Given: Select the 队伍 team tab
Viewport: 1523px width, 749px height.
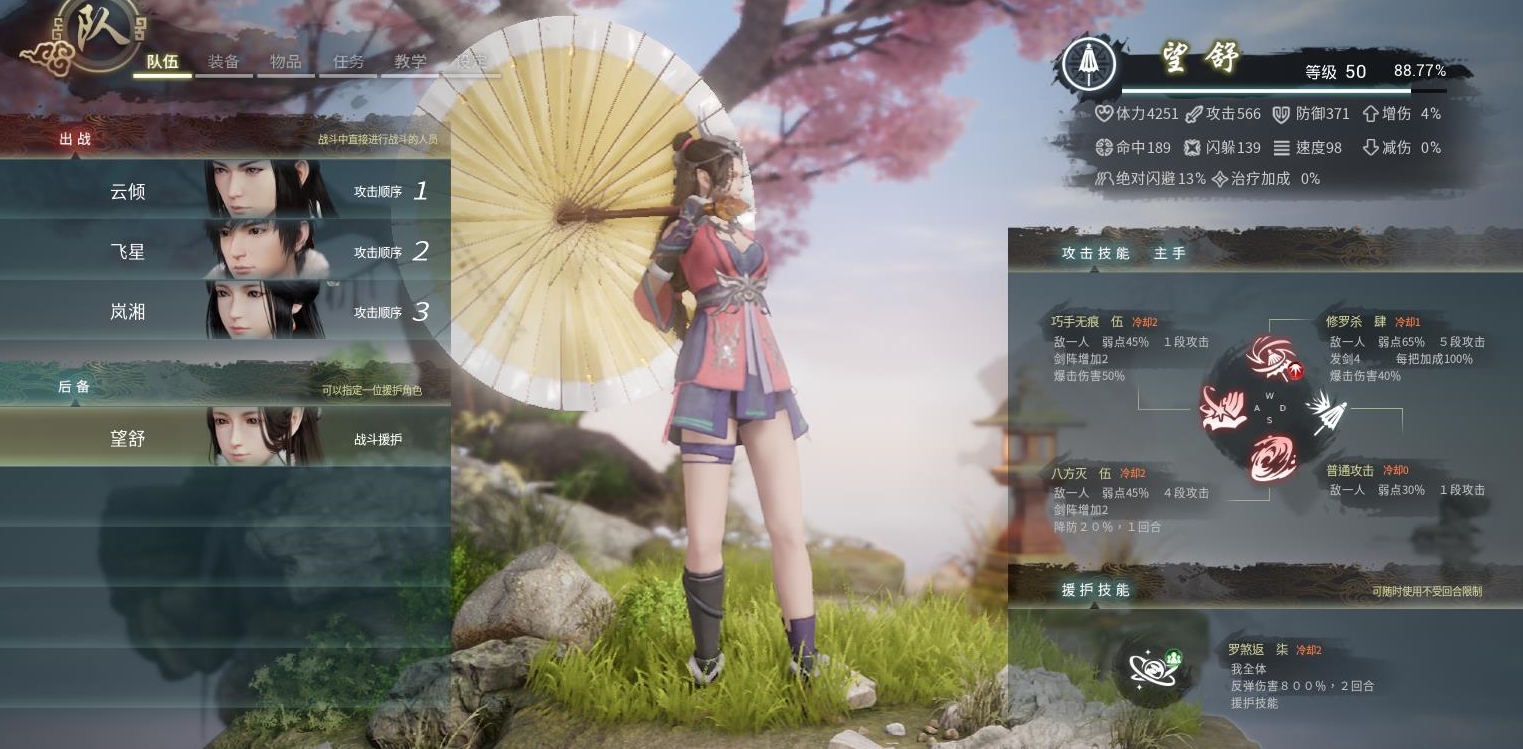Looking at the screenshot, I should click(162, 62).
